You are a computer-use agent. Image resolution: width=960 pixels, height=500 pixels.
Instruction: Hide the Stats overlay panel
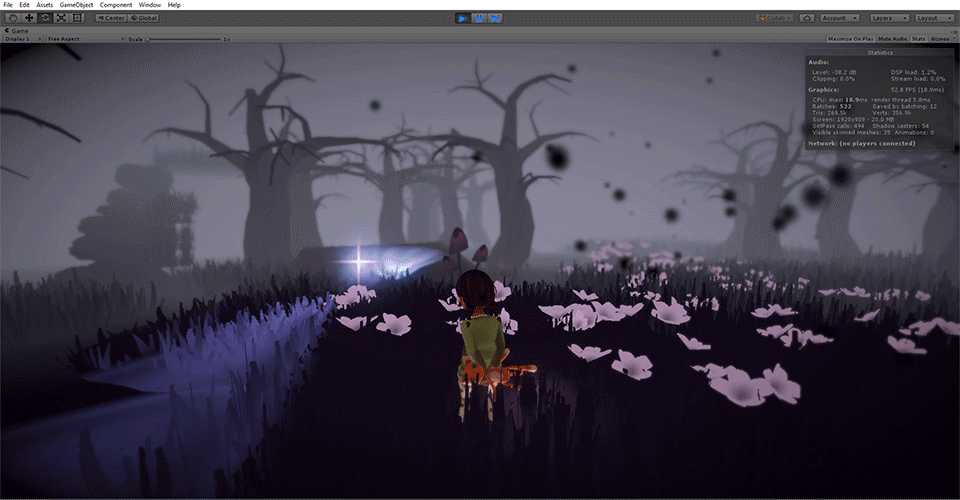[x=915, y=39]
